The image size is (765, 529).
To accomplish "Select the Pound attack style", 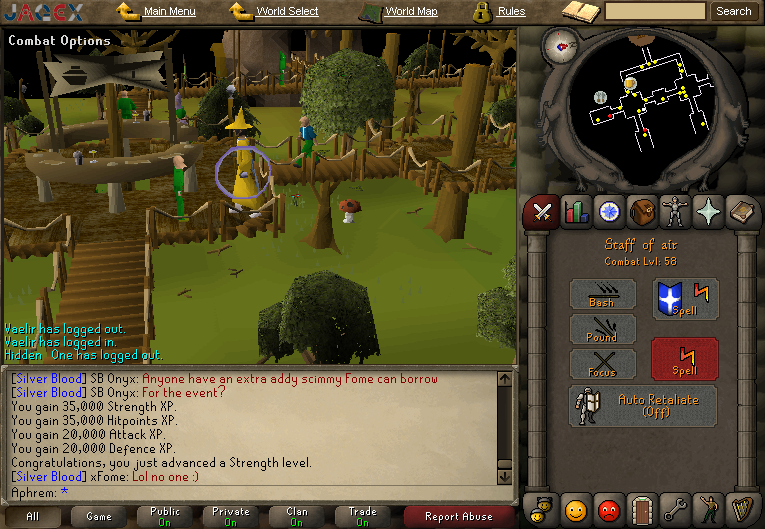I will [x=602, y=330].
